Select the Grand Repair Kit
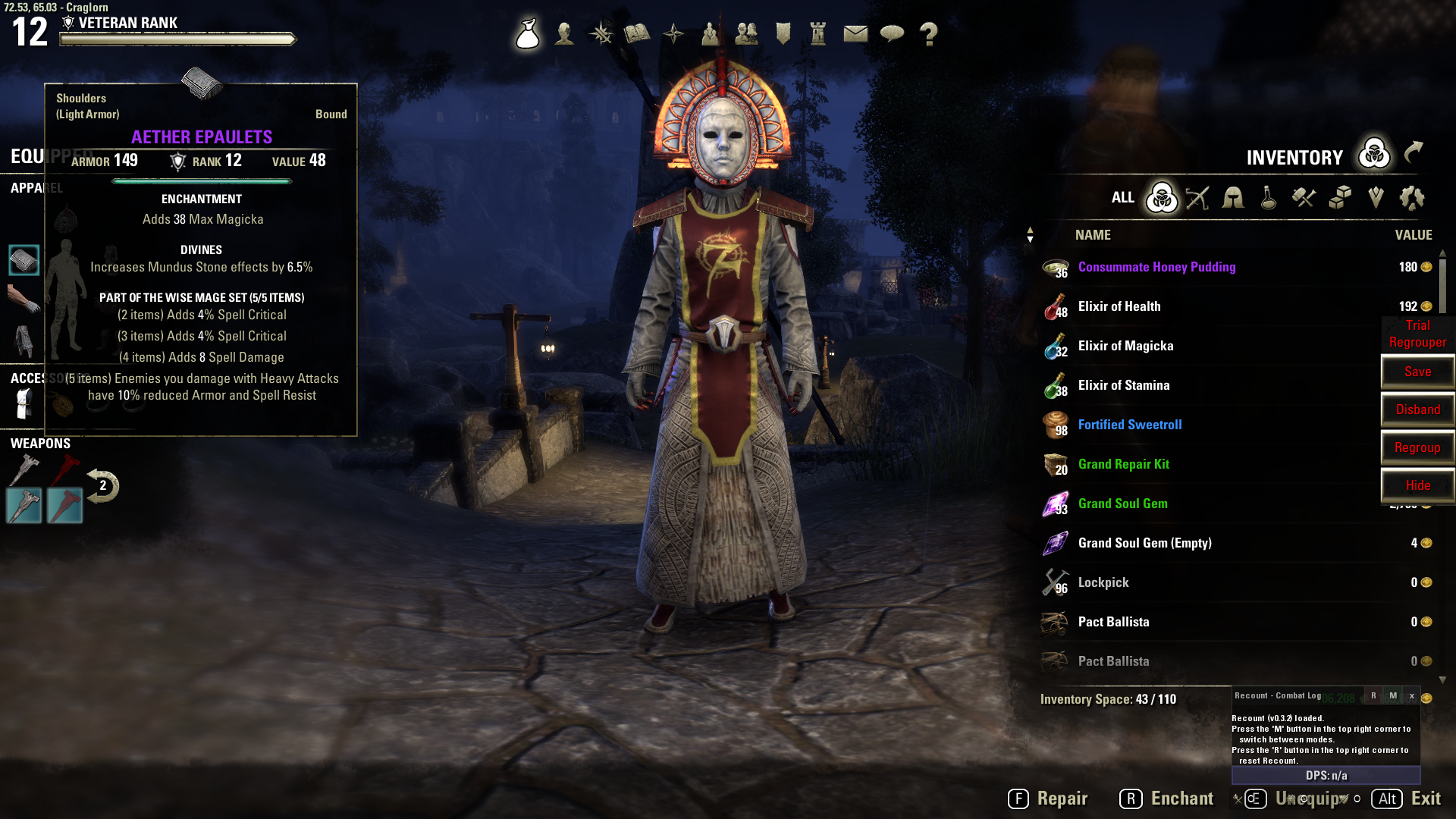Viewport: 1456px width, 819px height. coord(1123,464)
